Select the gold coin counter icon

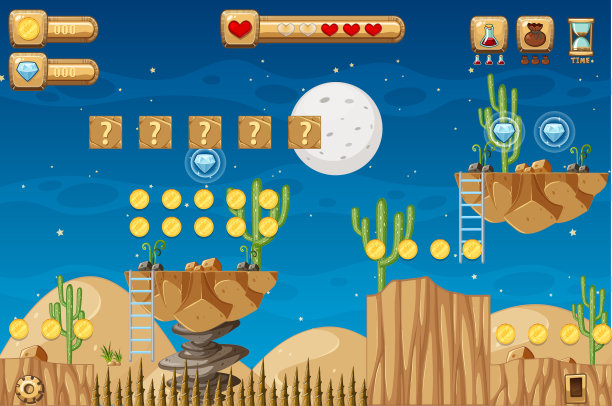point(28,28)
